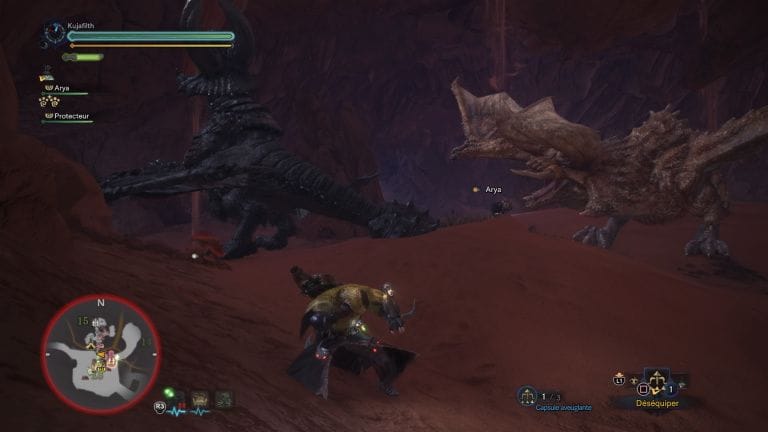Click the second monster tracker icon
768x432 pixels.
[226, 399]
